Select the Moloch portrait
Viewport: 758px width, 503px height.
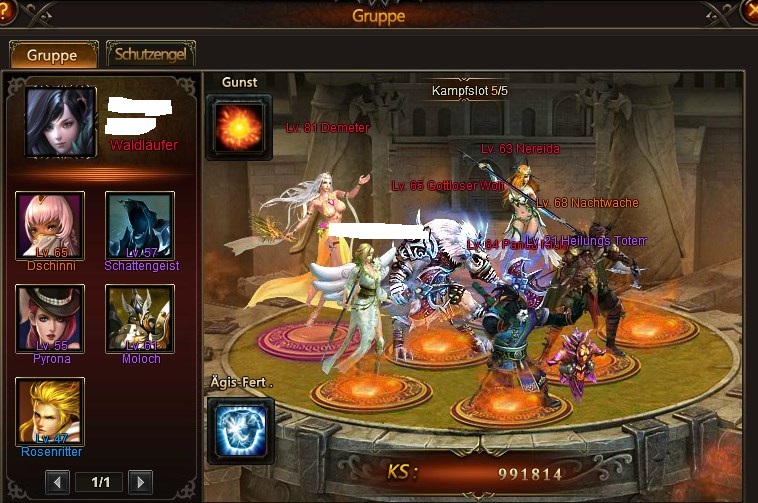click(x=140, y=319)
